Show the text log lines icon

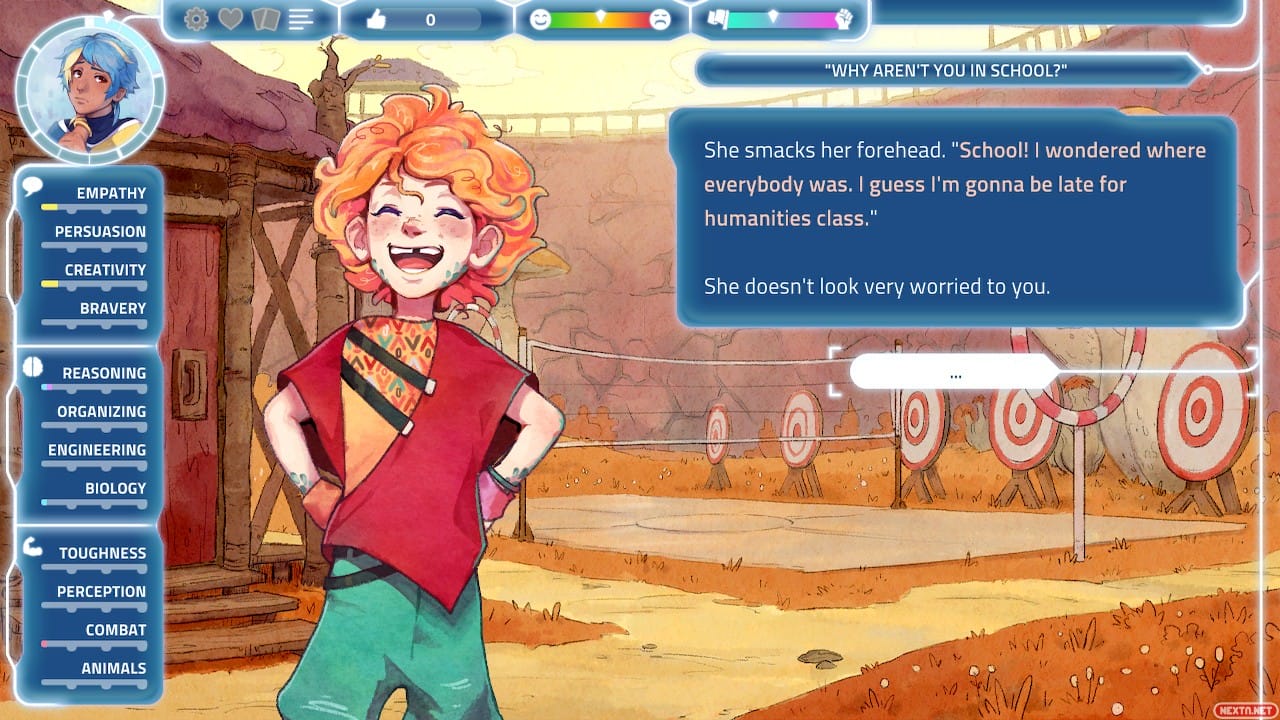pyautogui.click(x=301, y=19)
